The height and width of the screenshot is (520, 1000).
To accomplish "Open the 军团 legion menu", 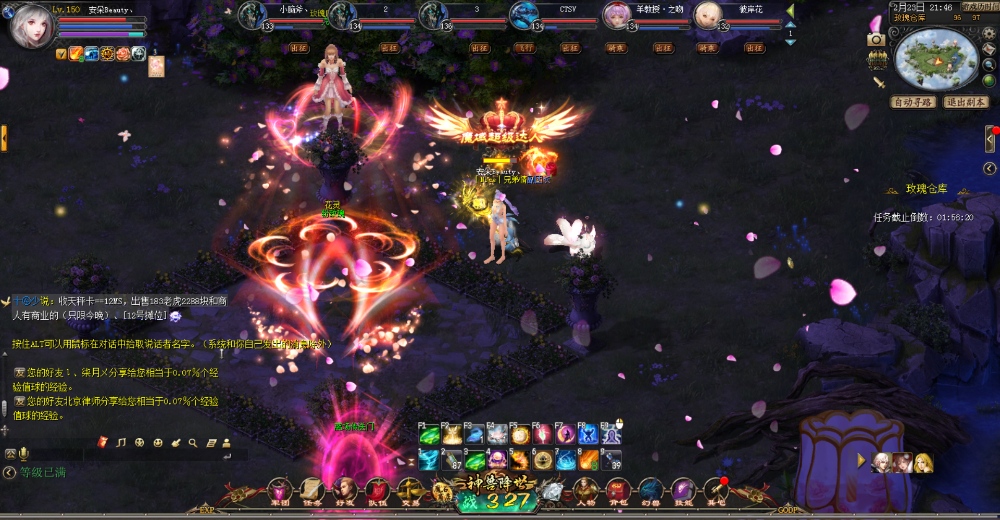I will point(279,492).
